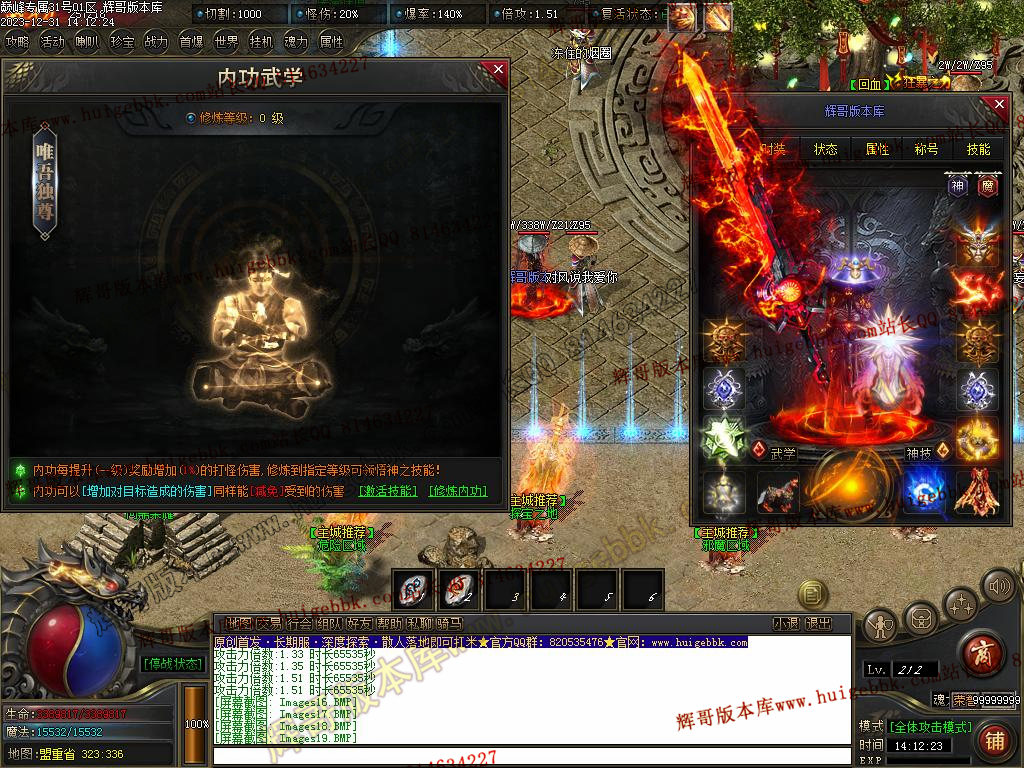Screen dimensions: 1024x768
Task: Switch to the 状态 status tab
Action: coord(826,149)
